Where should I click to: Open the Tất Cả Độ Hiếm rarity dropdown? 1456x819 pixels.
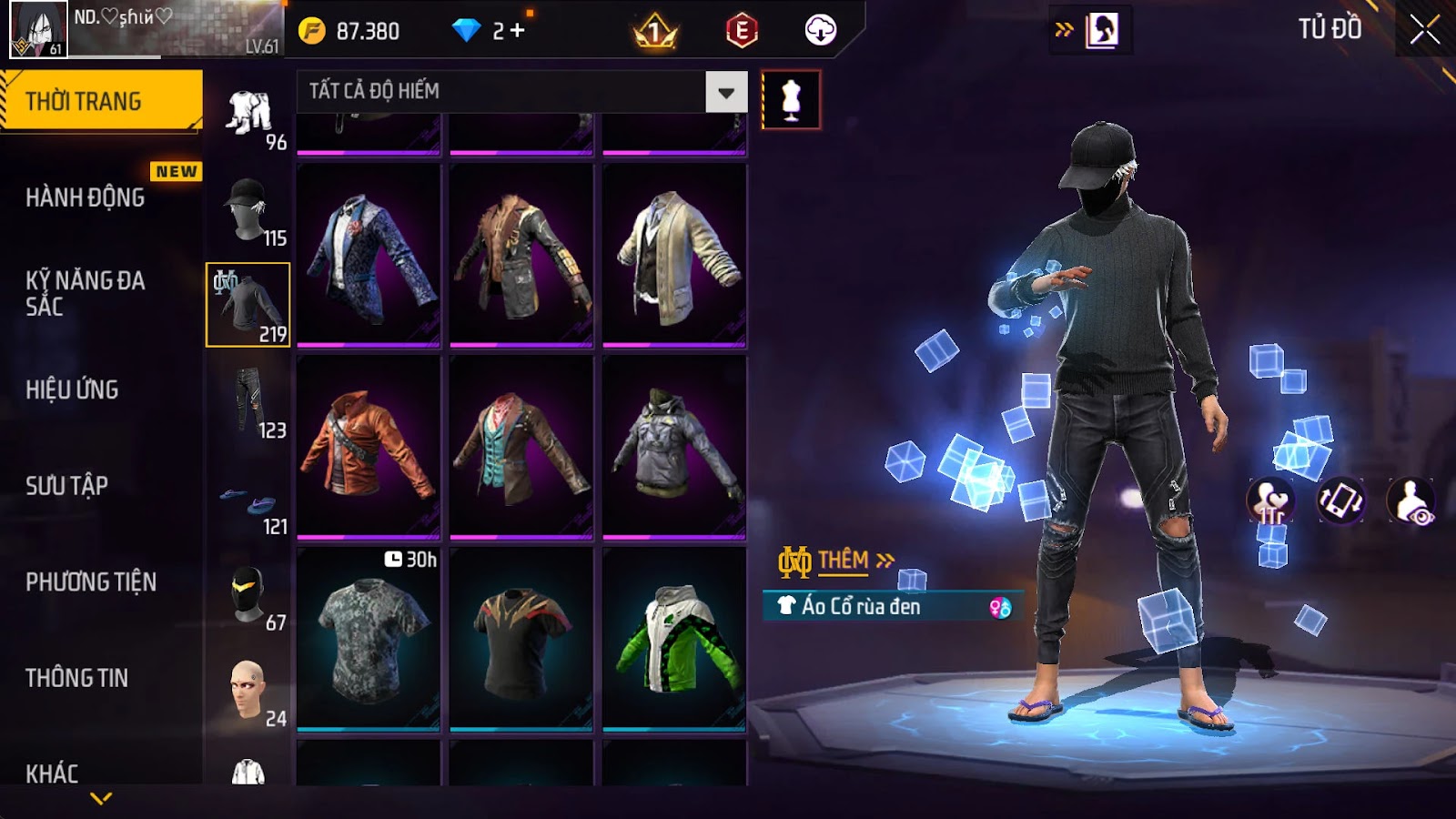(725, 92)
